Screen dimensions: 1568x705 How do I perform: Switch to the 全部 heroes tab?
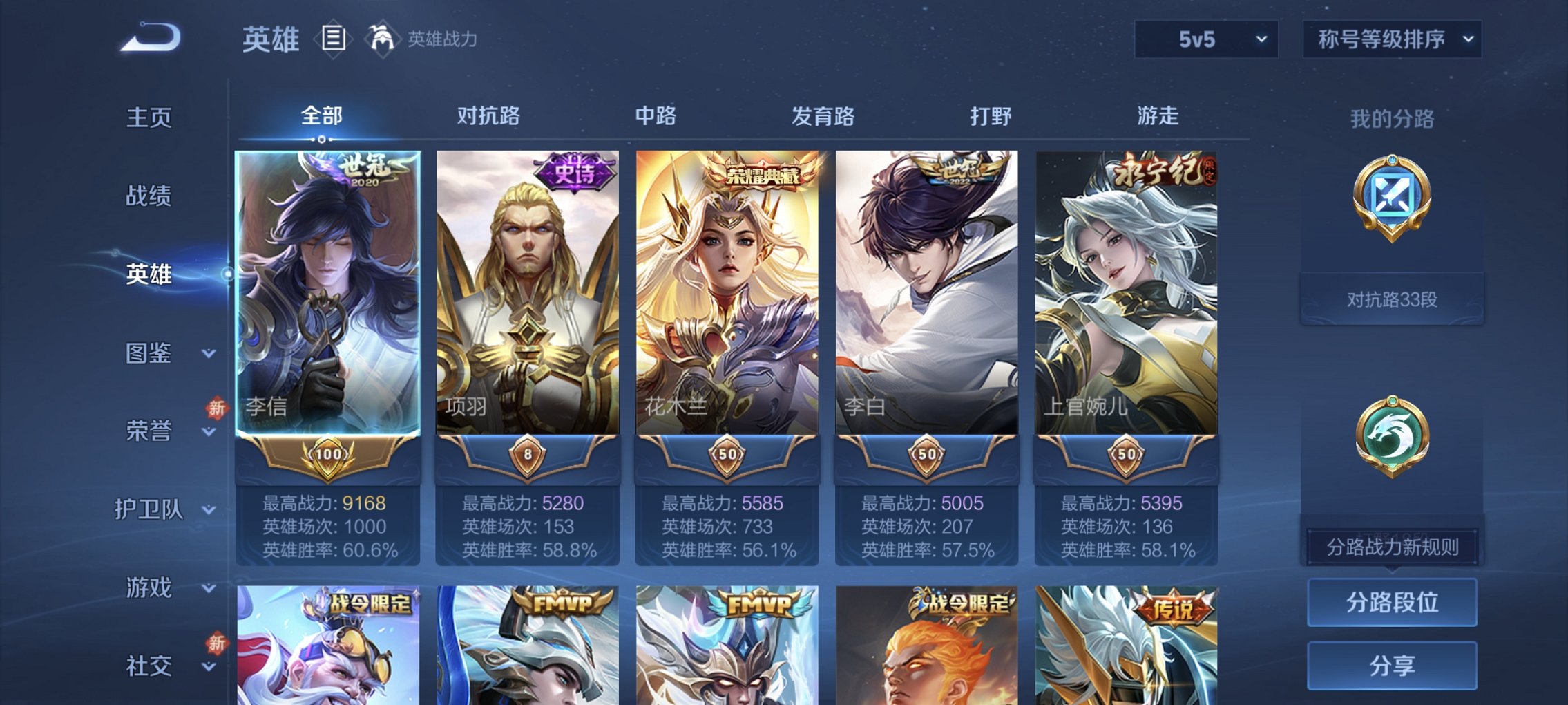322,116
